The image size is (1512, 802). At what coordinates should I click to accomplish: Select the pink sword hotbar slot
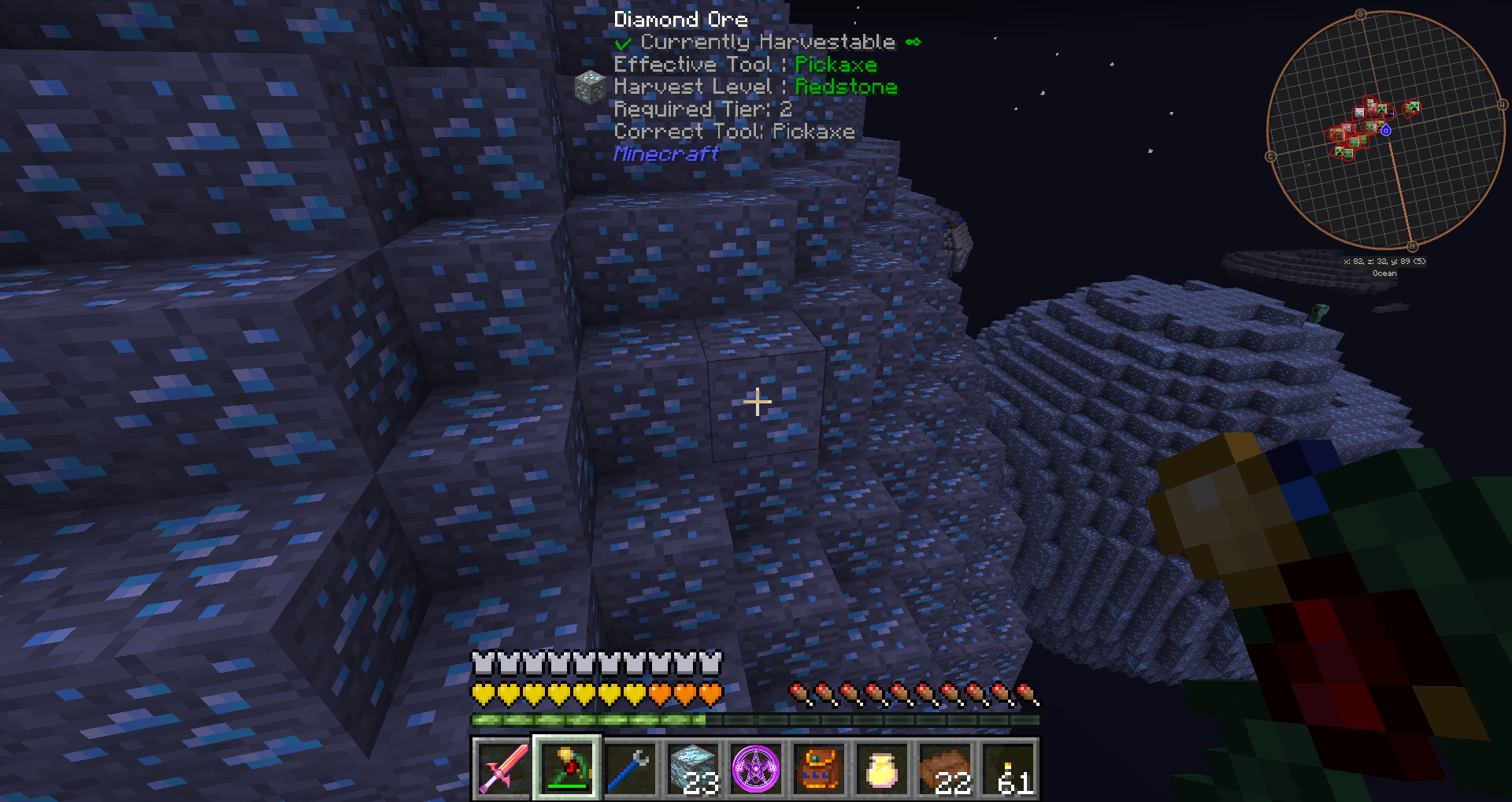(504, 768)
